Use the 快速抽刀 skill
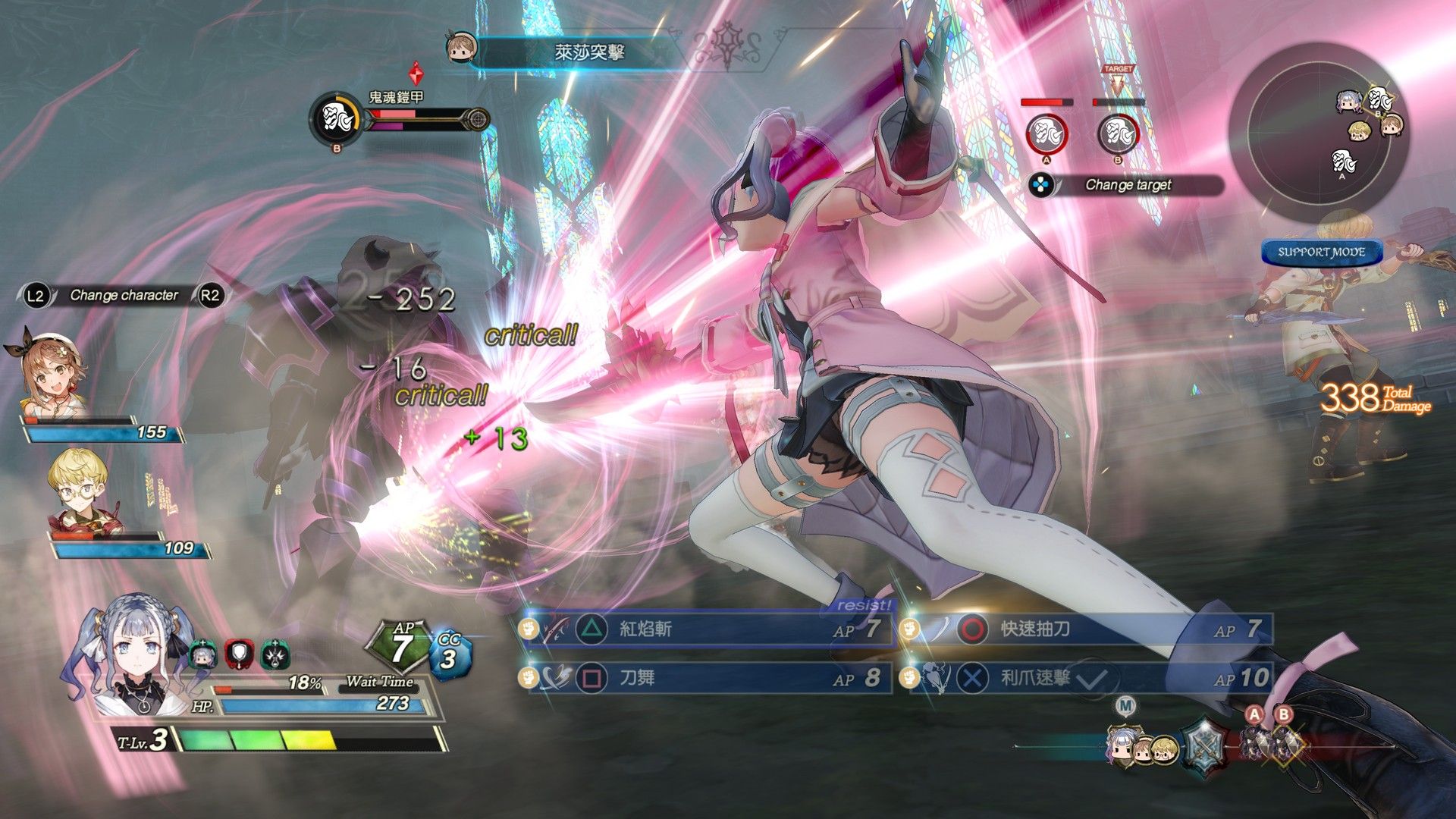This screenshot has width=1456, height=819. pyautogui.click(x=1084, y=629)
